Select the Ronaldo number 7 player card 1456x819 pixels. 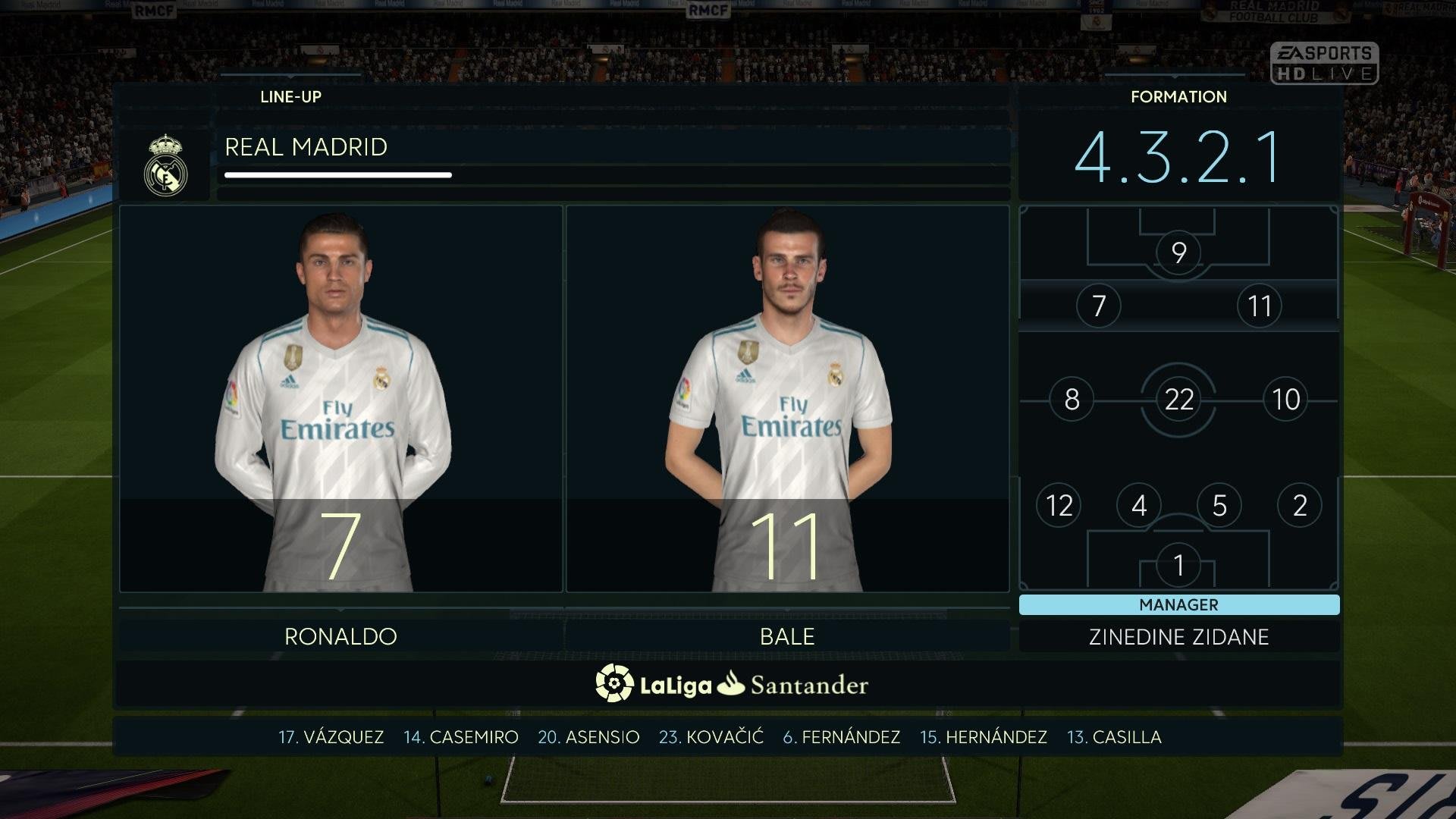point(340,399)
